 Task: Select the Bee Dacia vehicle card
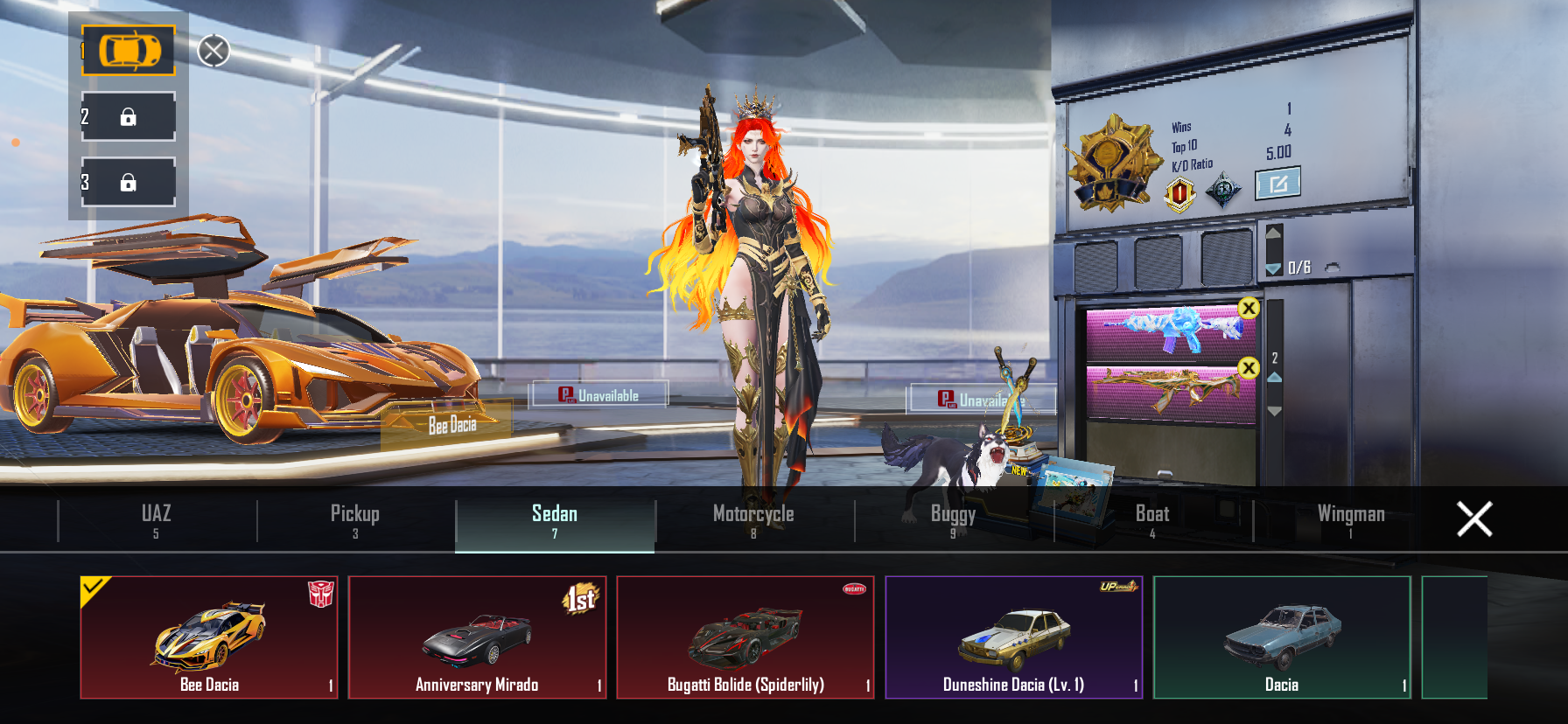tap(209, 637)
